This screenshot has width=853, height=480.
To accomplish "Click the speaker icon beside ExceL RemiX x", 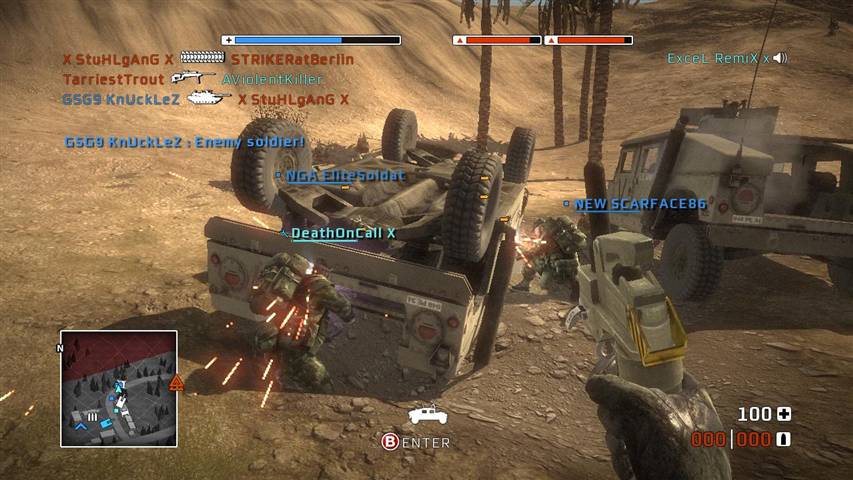I will click(x=780, y=58).
